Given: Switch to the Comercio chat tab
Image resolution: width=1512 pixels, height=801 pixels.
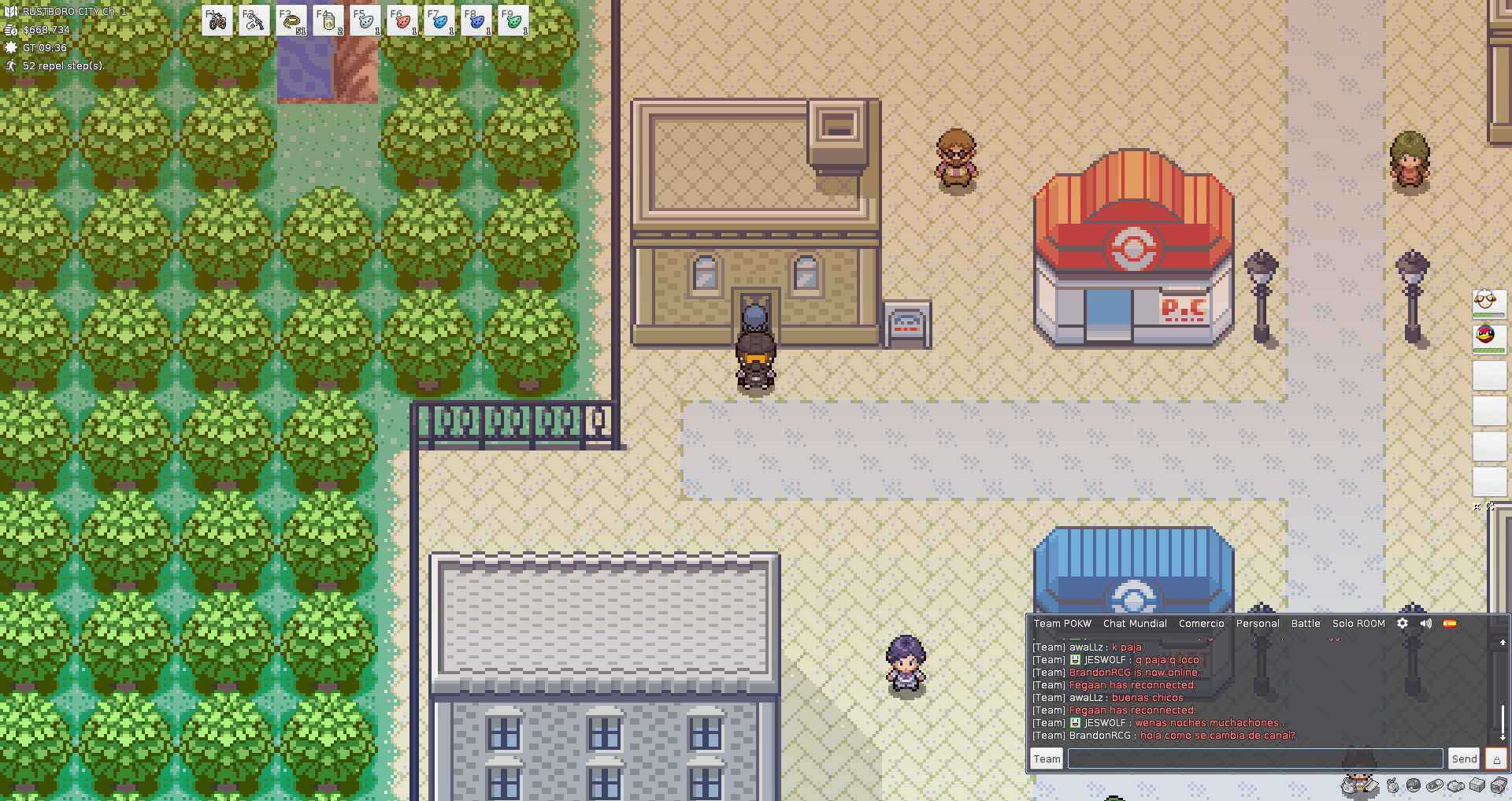Looking at the screenshot, I should click(1201, 624).
